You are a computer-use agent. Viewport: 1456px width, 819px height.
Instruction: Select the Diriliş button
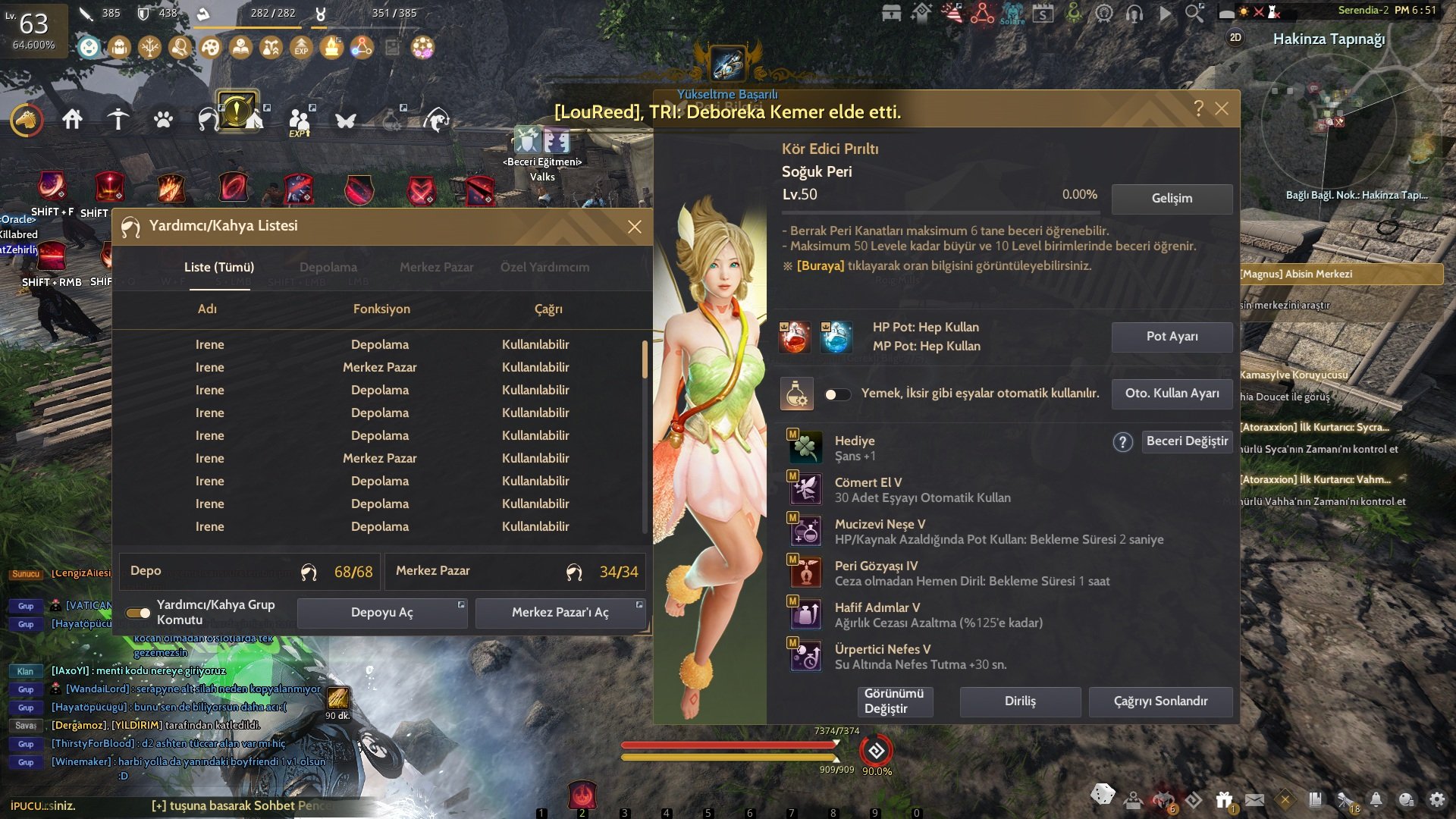coord(1020,701)
